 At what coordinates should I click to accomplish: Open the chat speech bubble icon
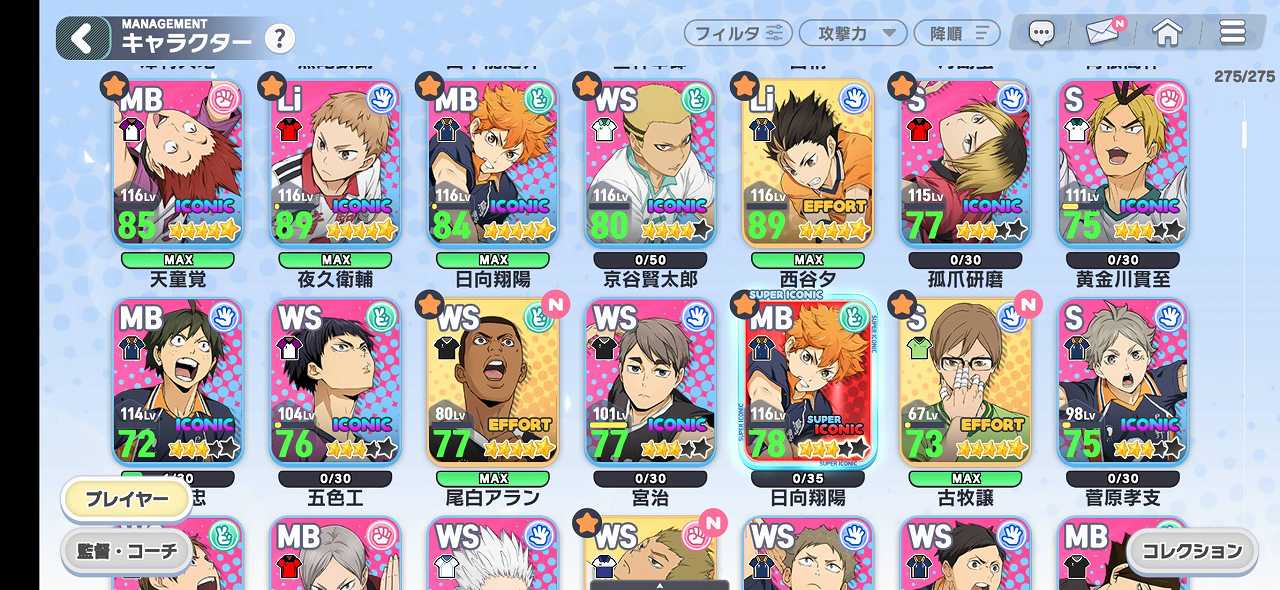(x=1042, y=34)
